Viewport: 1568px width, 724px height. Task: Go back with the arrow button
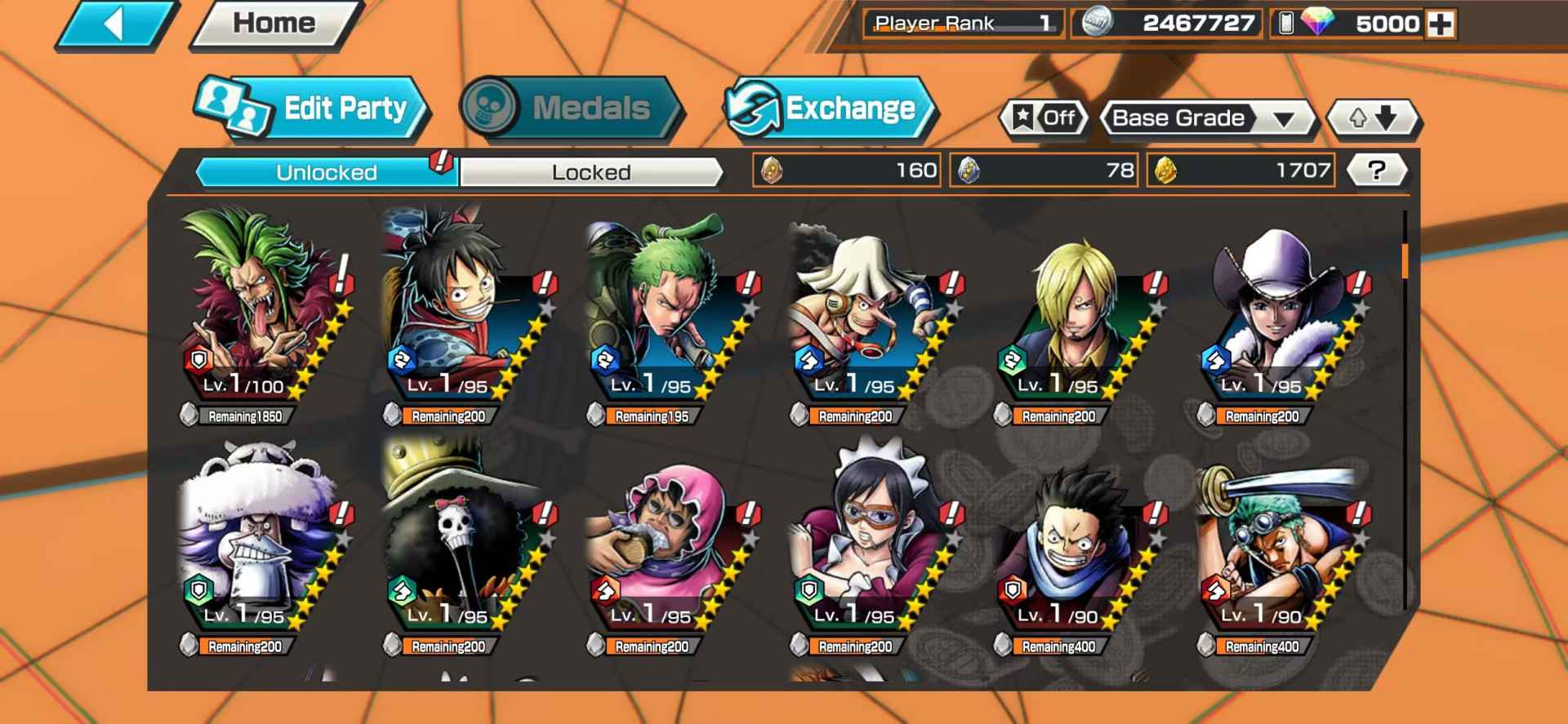116,24
